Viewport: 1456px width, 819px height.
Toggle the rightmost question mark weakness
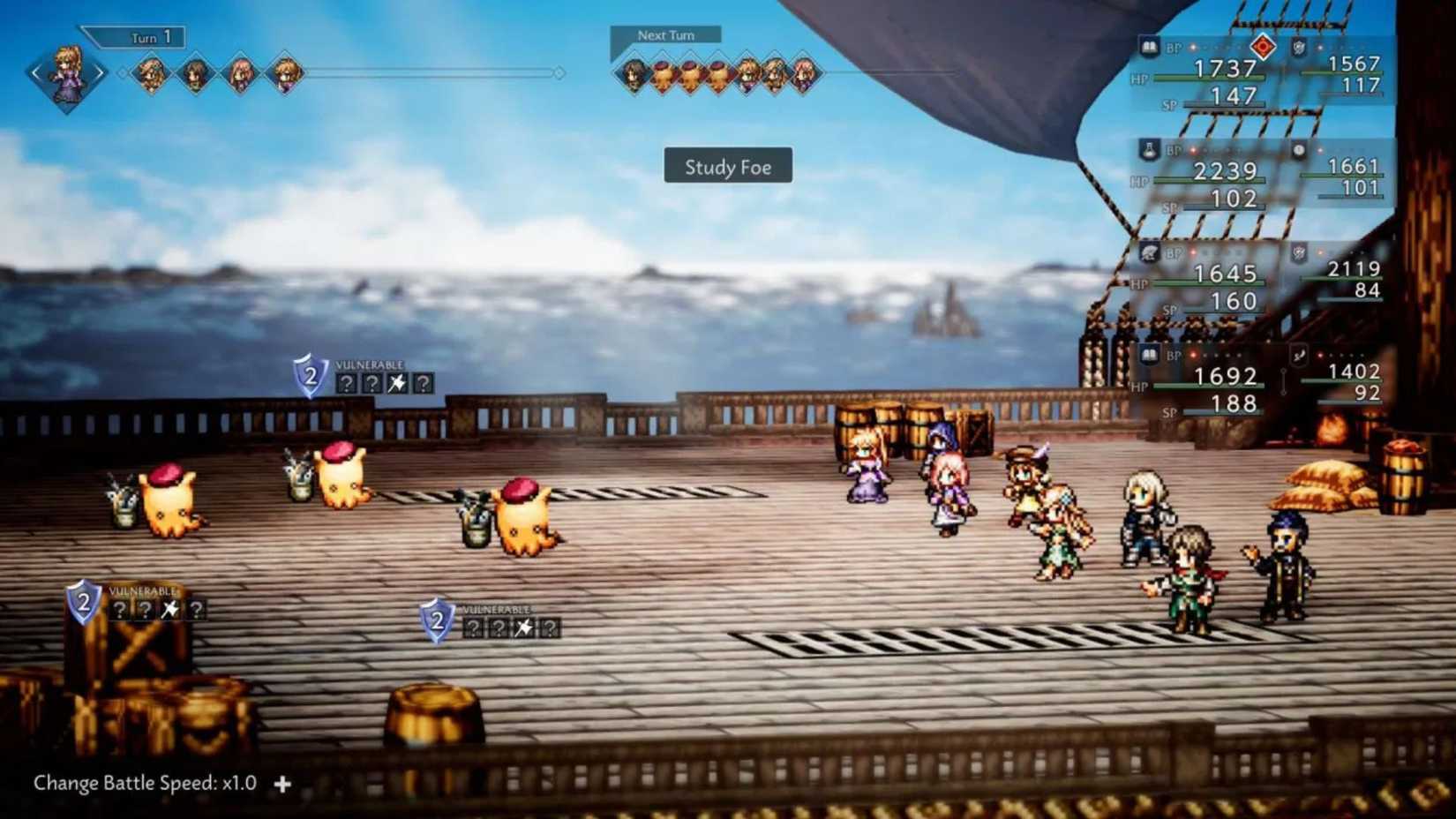click(424, 383)
